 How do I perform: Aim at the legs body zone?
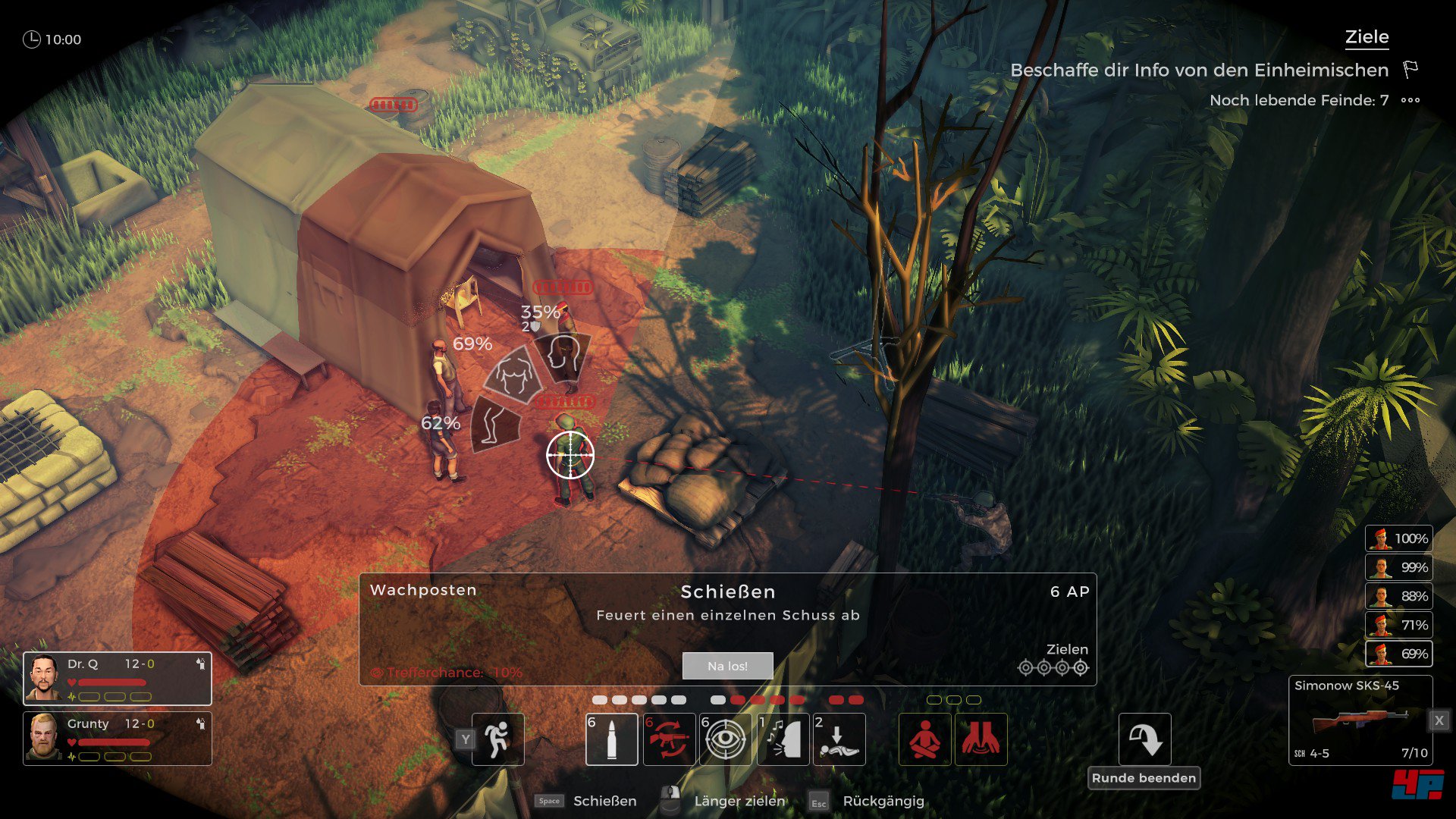click(494, 422)
